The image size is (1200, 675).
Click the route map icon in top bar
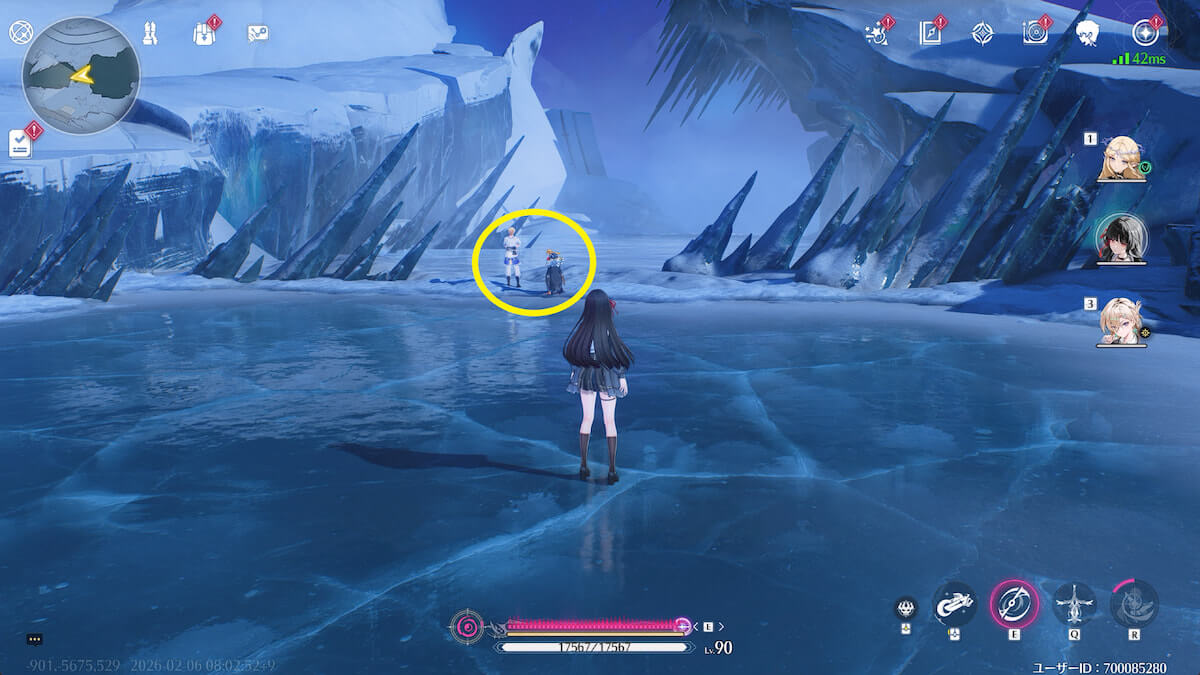click(258, 33)
